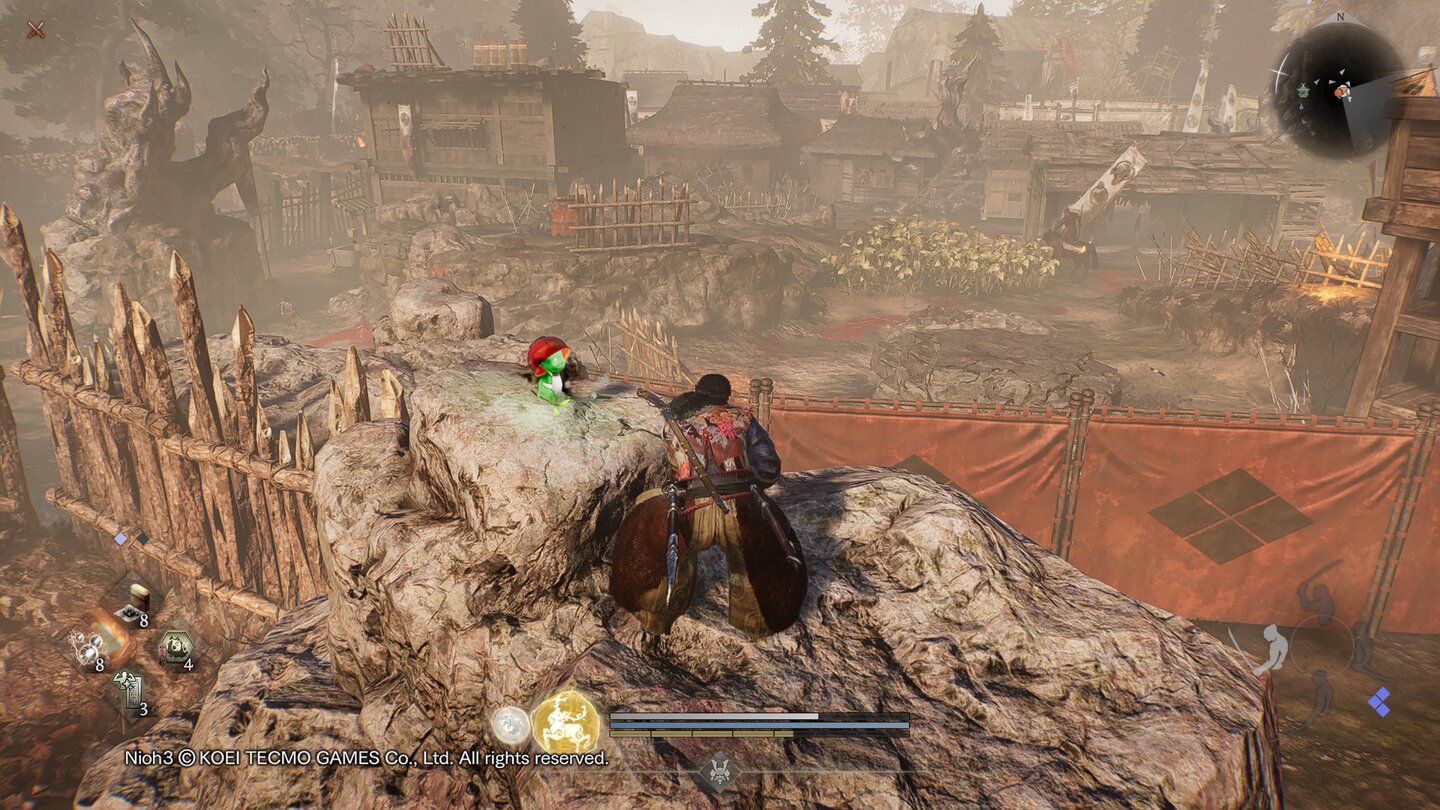Click the red enemy marker on the minimap
The image size is (1440, 810).
[1340, 92]
